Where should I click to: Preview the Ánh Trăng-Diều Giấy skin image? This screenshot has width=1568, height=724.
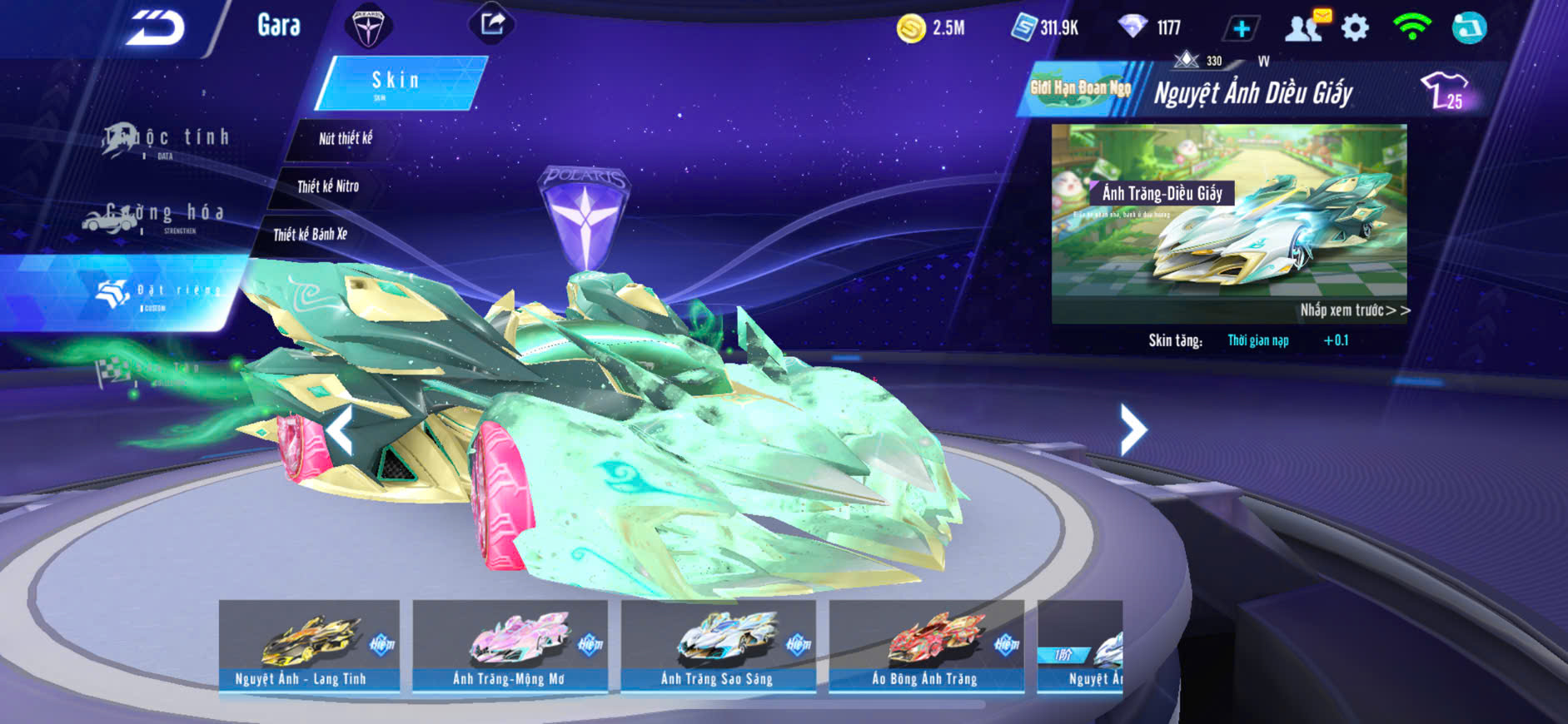[1229, 223]
